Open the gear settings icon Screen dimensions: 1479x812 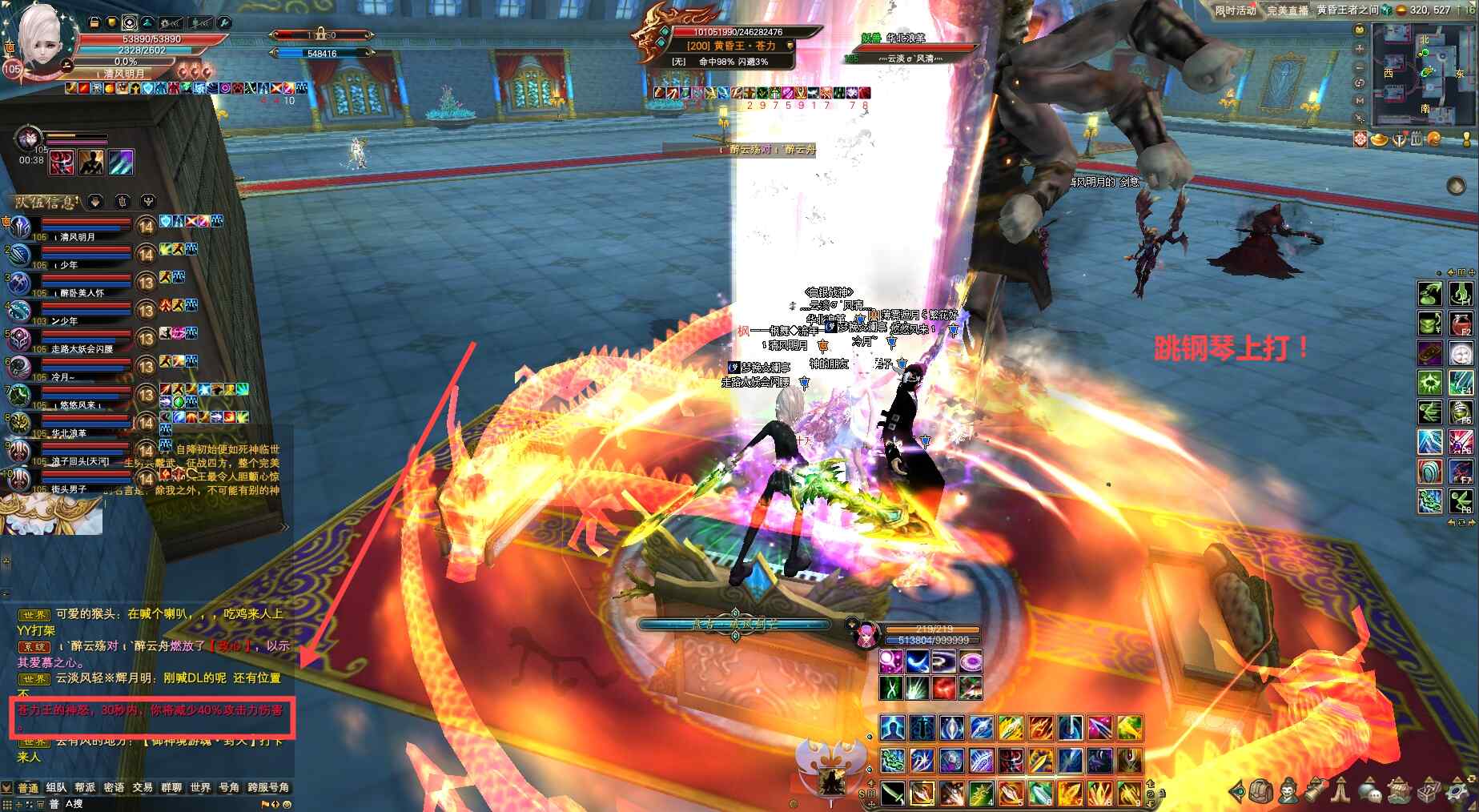point(1456,791)
